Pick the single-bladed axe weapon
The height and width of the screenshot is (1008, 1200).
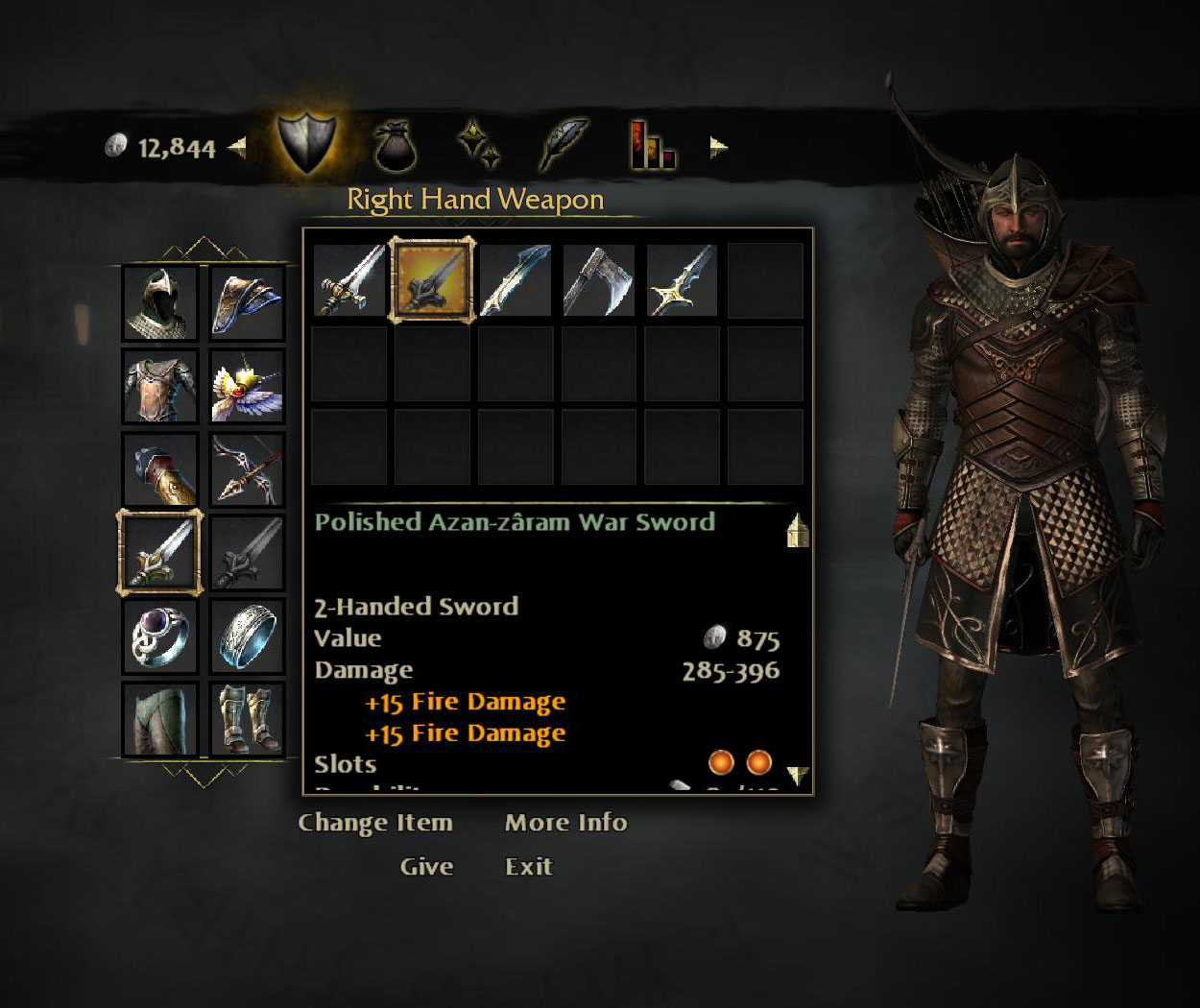coord(599,279)
